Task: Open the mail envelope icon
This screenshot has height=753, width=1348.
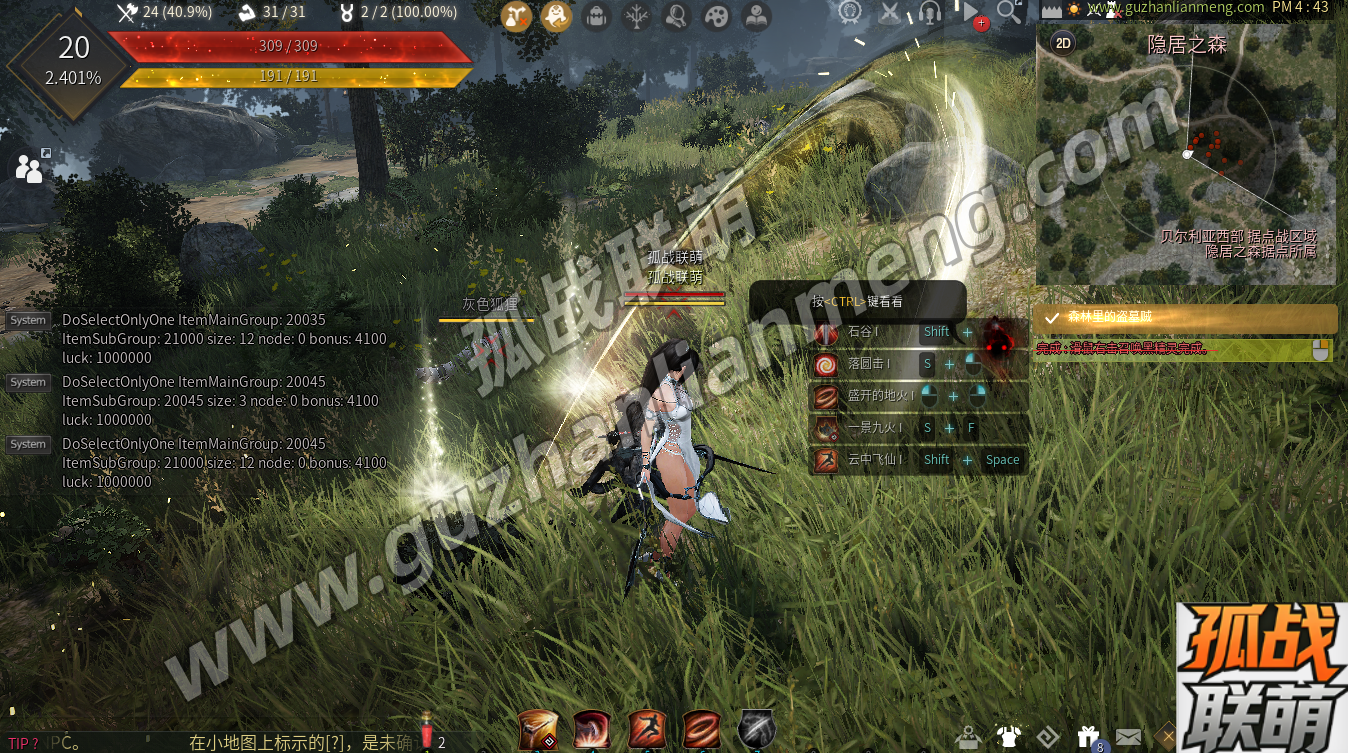Action: [1128, 737]
